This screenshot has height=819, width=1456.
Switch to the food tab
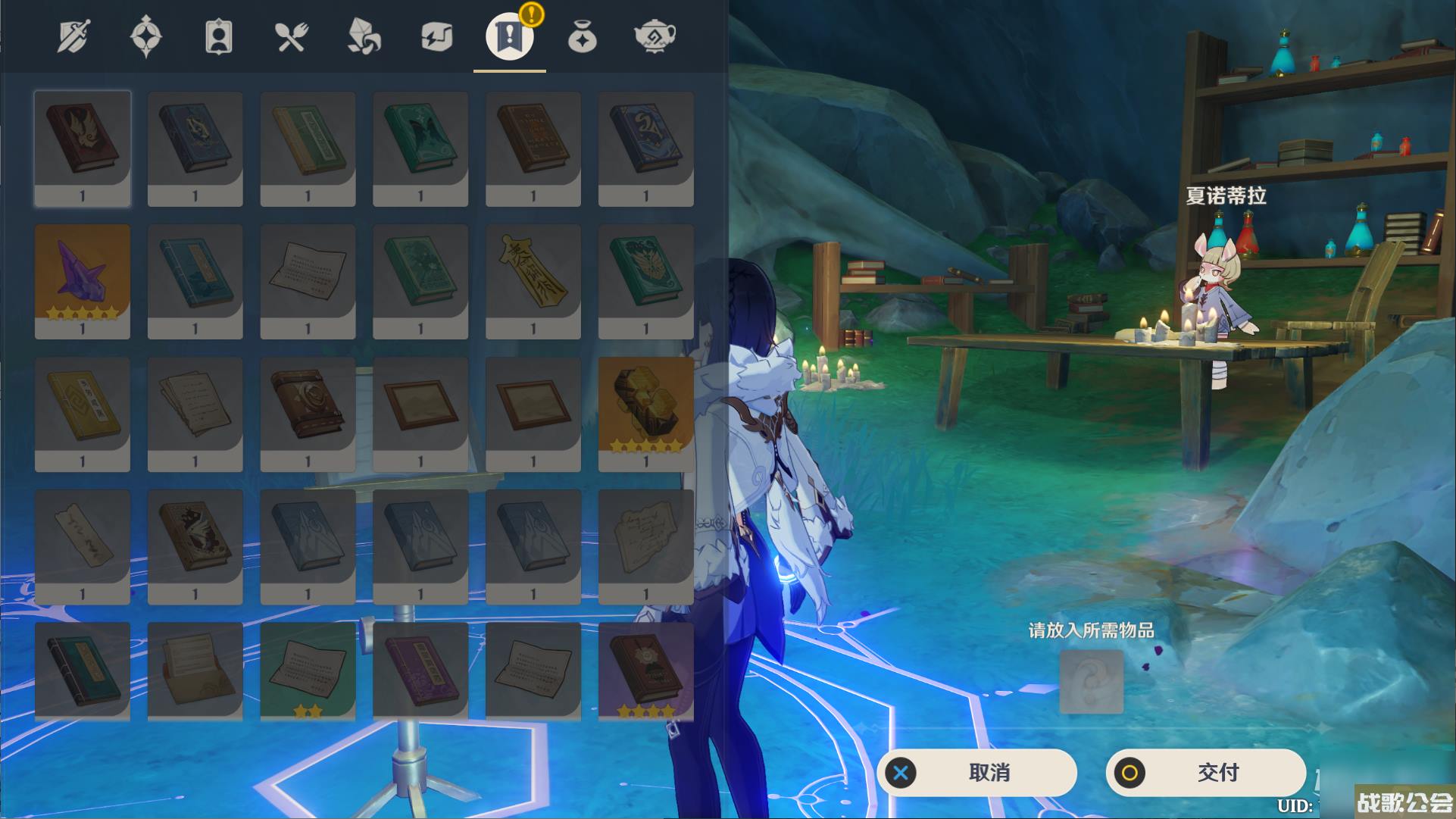[x=291, y=36]
